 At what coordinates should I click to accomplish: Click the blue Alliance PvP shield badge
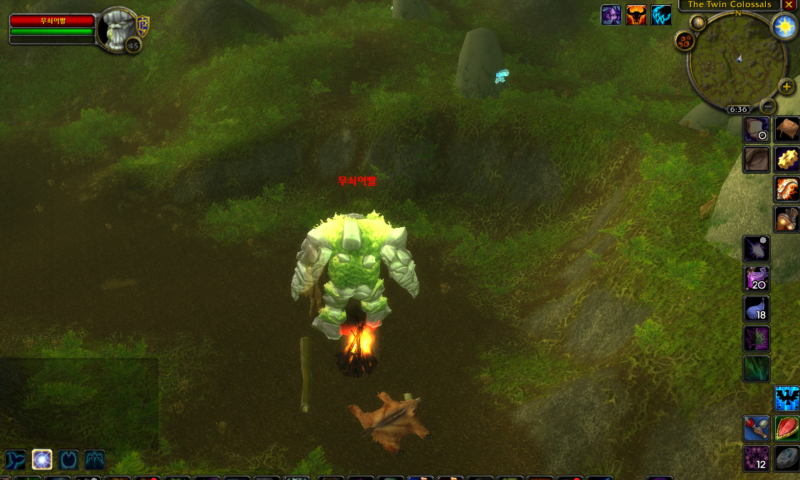click(143, 24)
